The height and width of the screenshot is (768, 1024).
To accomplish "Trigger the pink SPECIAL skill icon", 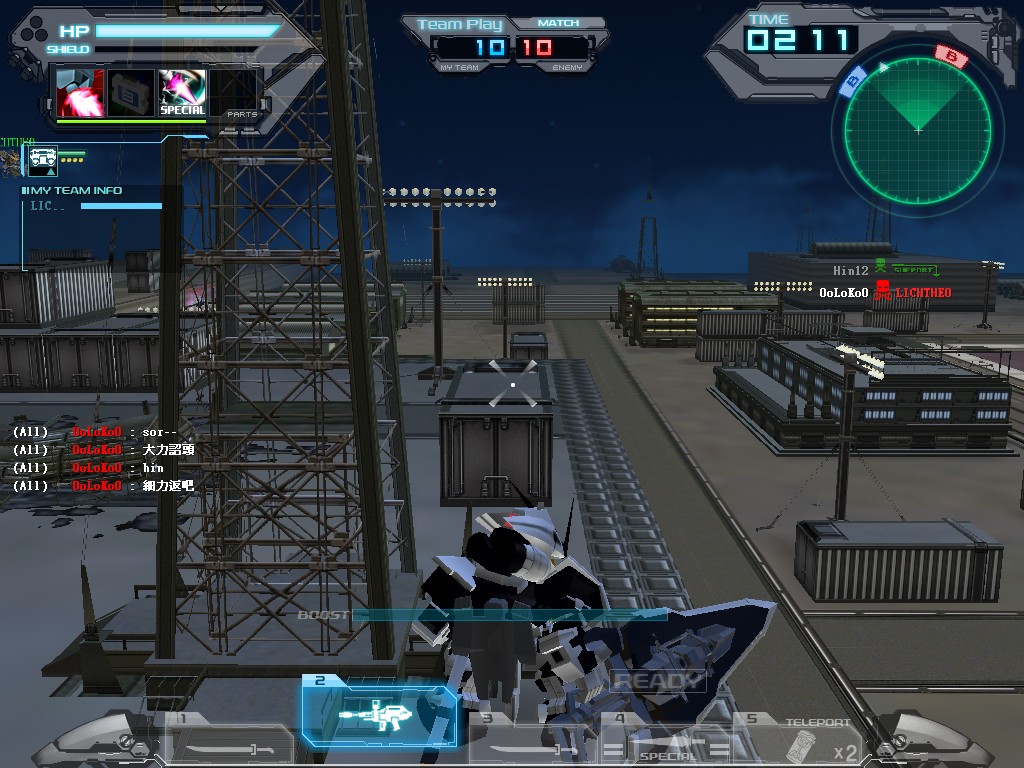I will click(182, 93).
